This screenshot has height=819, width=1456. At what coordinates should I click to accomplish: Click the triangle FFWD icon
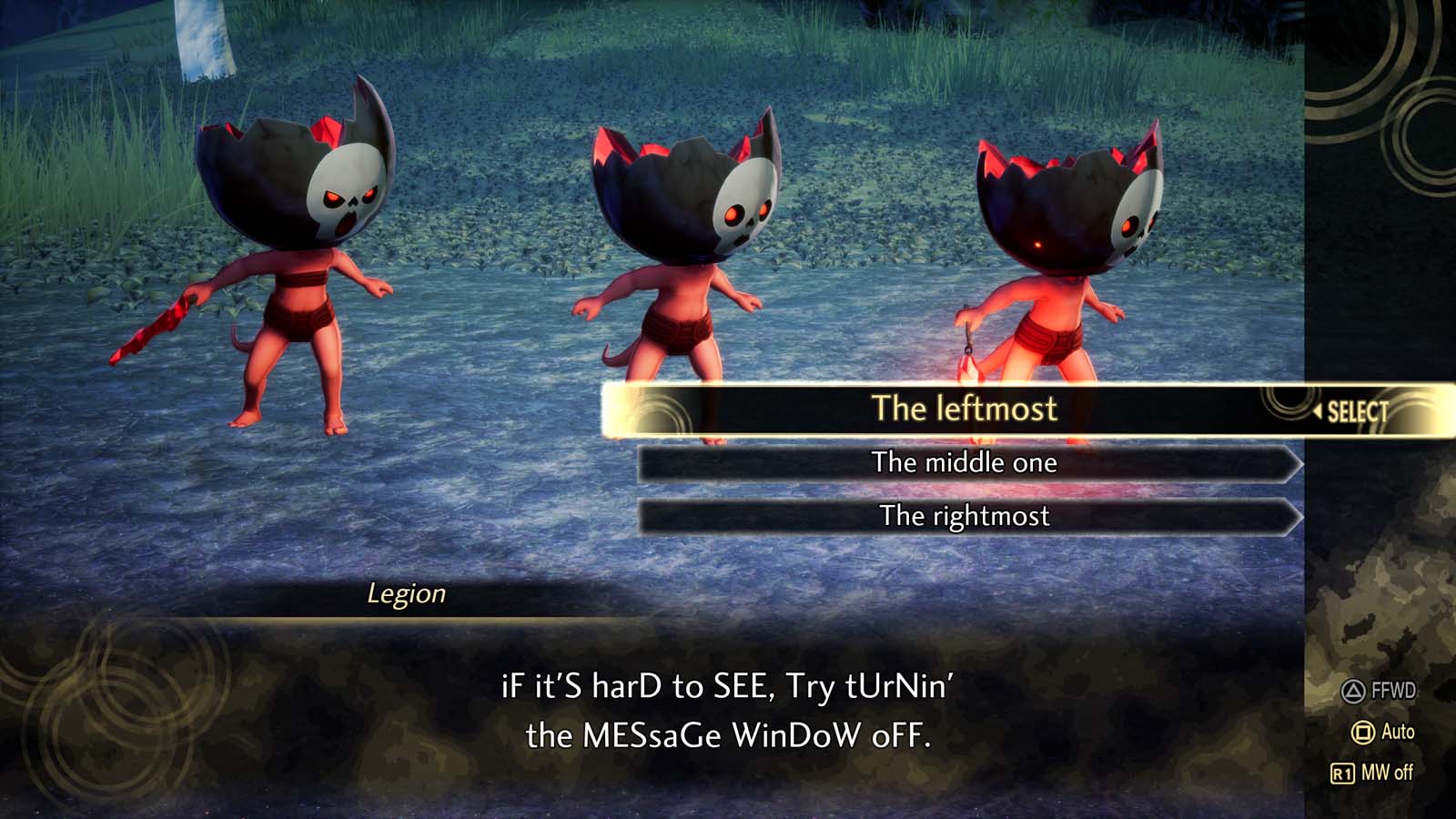[1353, 692]
